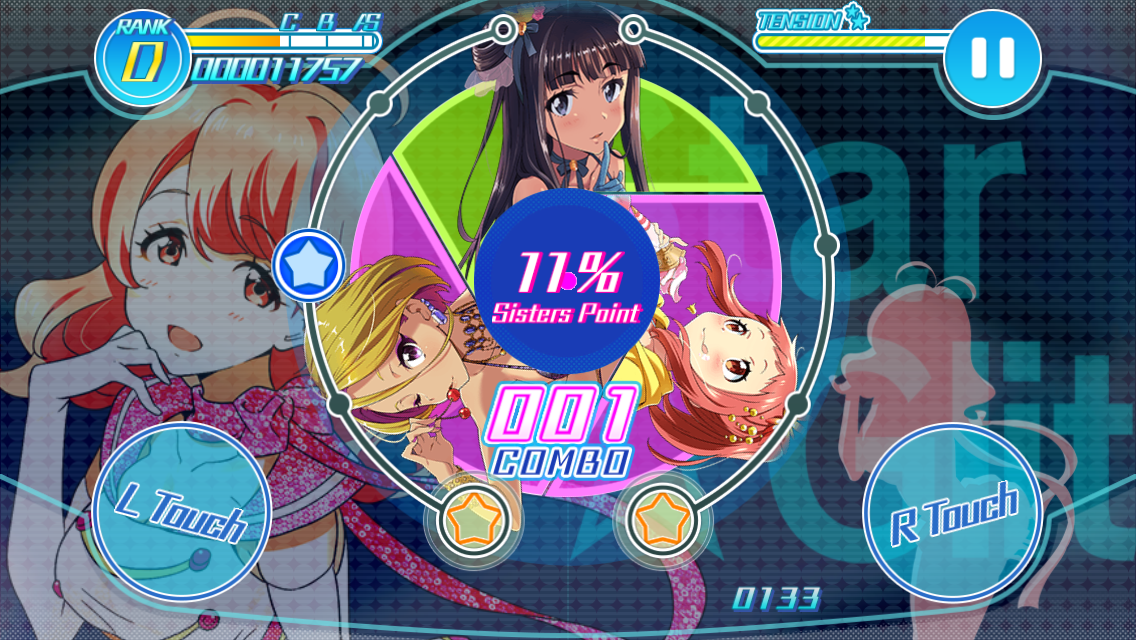Tap the L Touch button
1136x640 pixels.
pos(181,511)
